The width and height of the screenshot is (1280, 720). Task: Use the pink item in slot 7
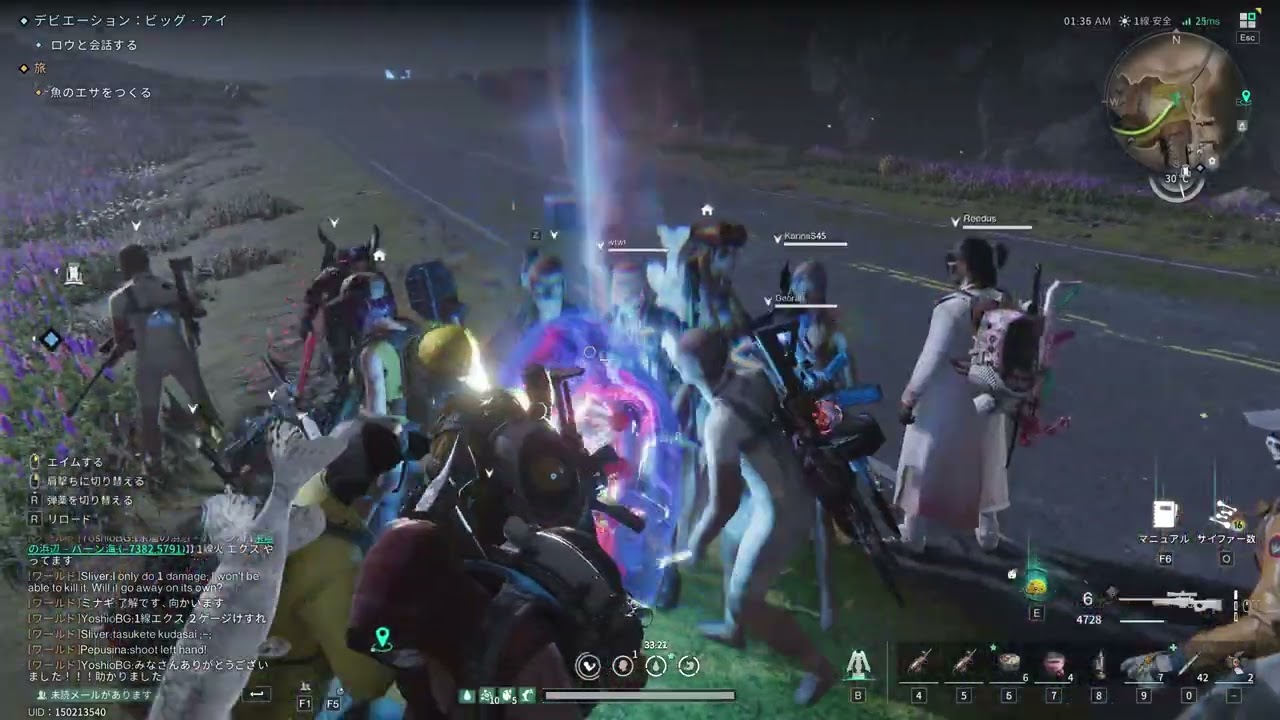pos(1054,663)
